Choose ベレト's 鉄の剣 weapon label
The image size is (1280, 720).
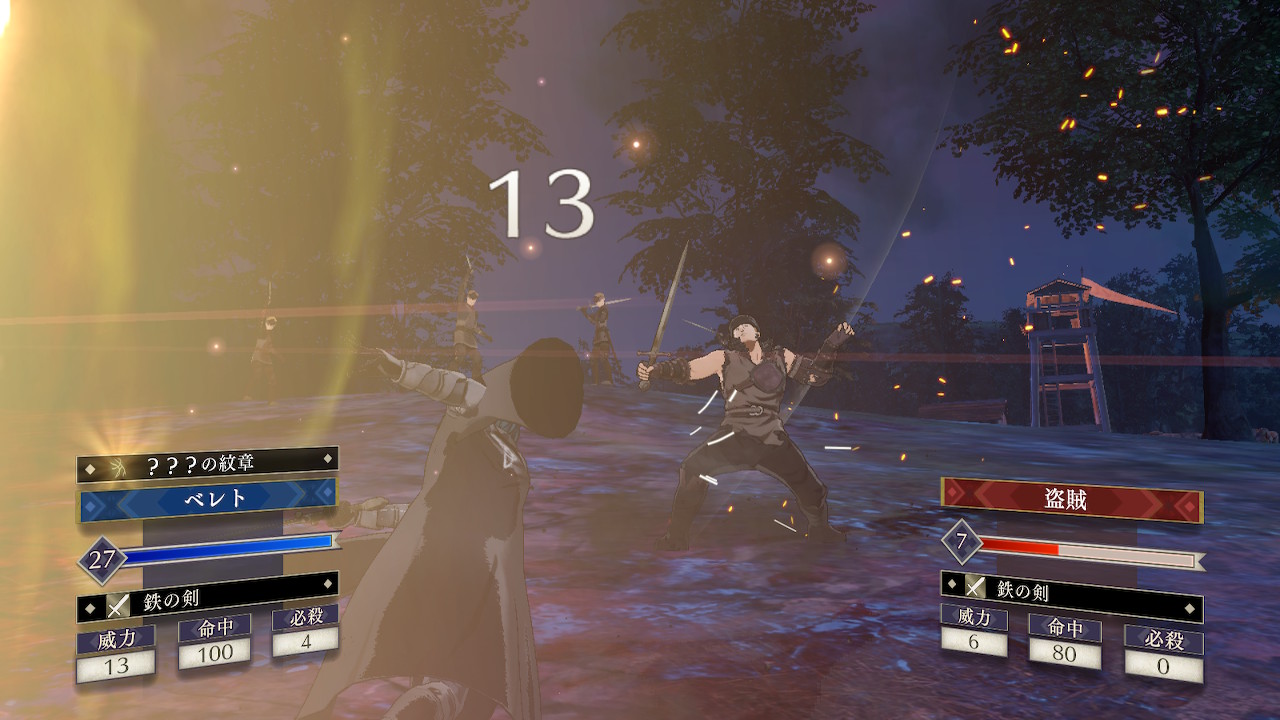(208, 600)
